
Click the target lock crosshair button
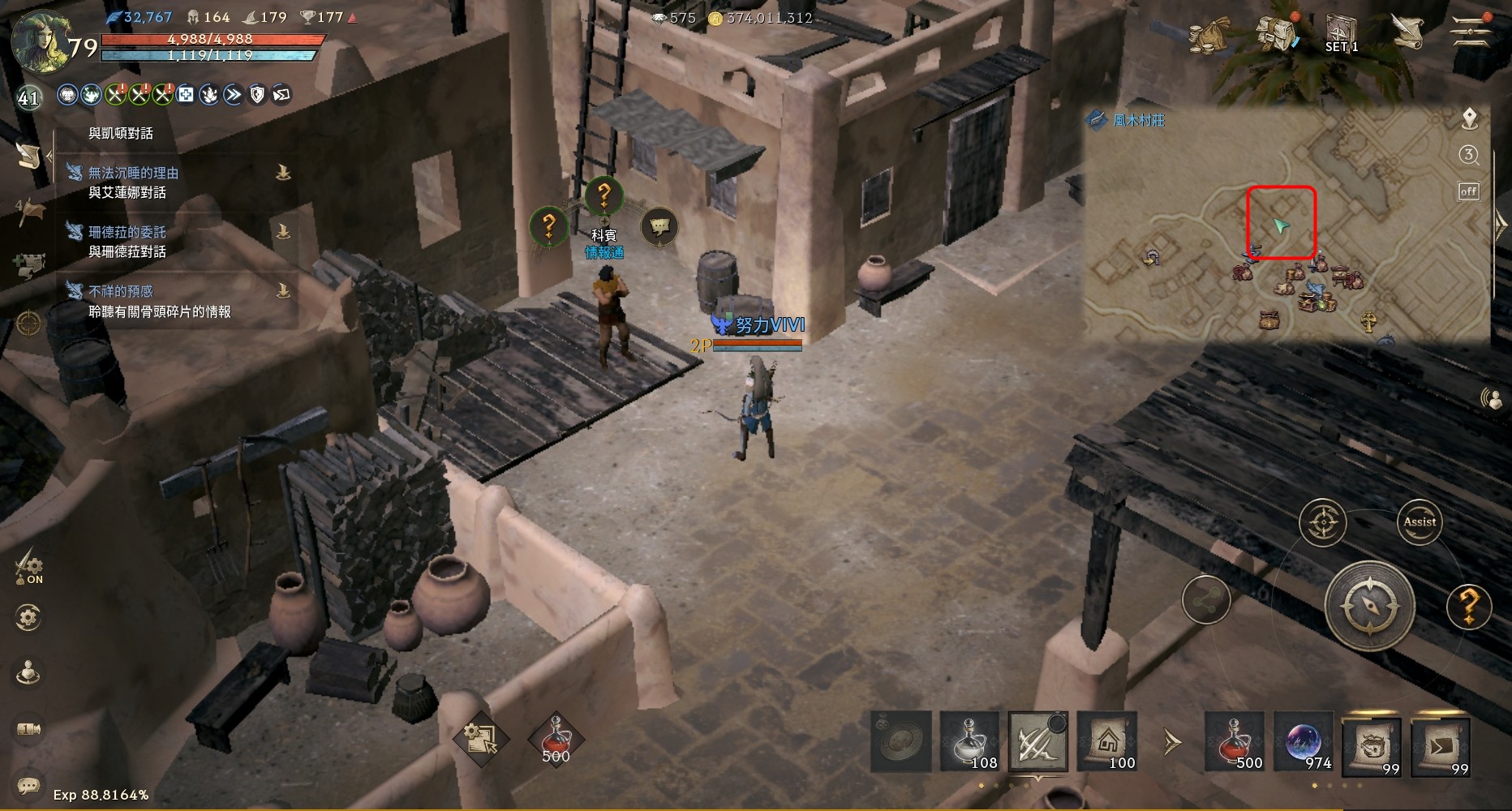(1322, 522)
